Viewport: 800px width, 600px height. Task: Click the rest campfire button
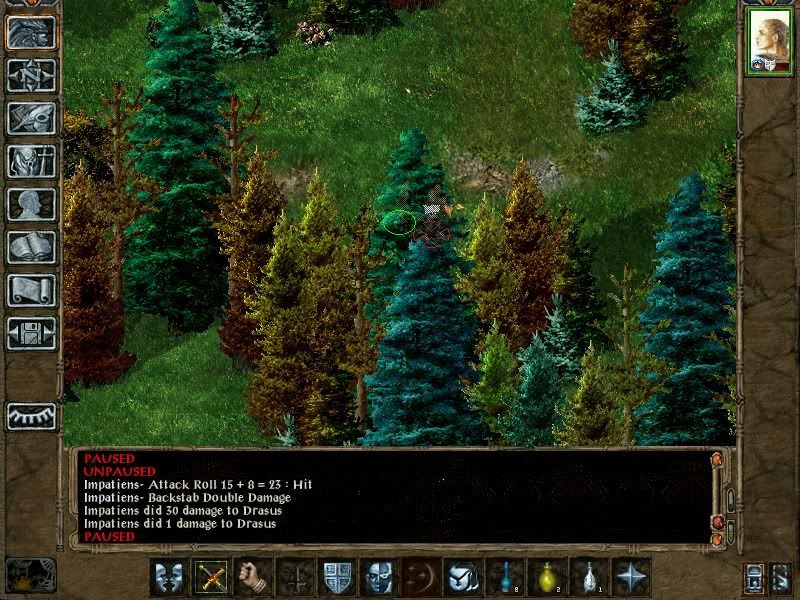pos(31,575)
